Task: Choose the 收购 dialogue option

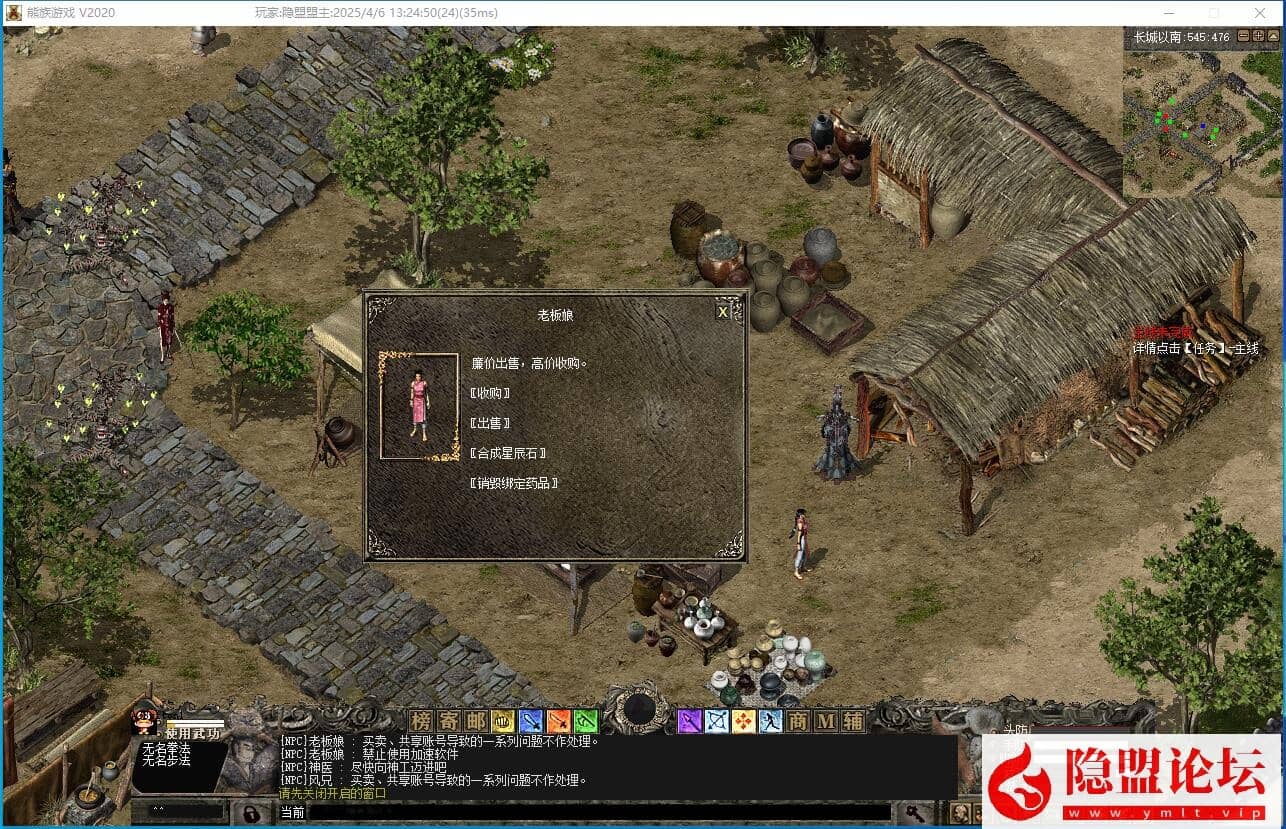Action: point(490,393)
